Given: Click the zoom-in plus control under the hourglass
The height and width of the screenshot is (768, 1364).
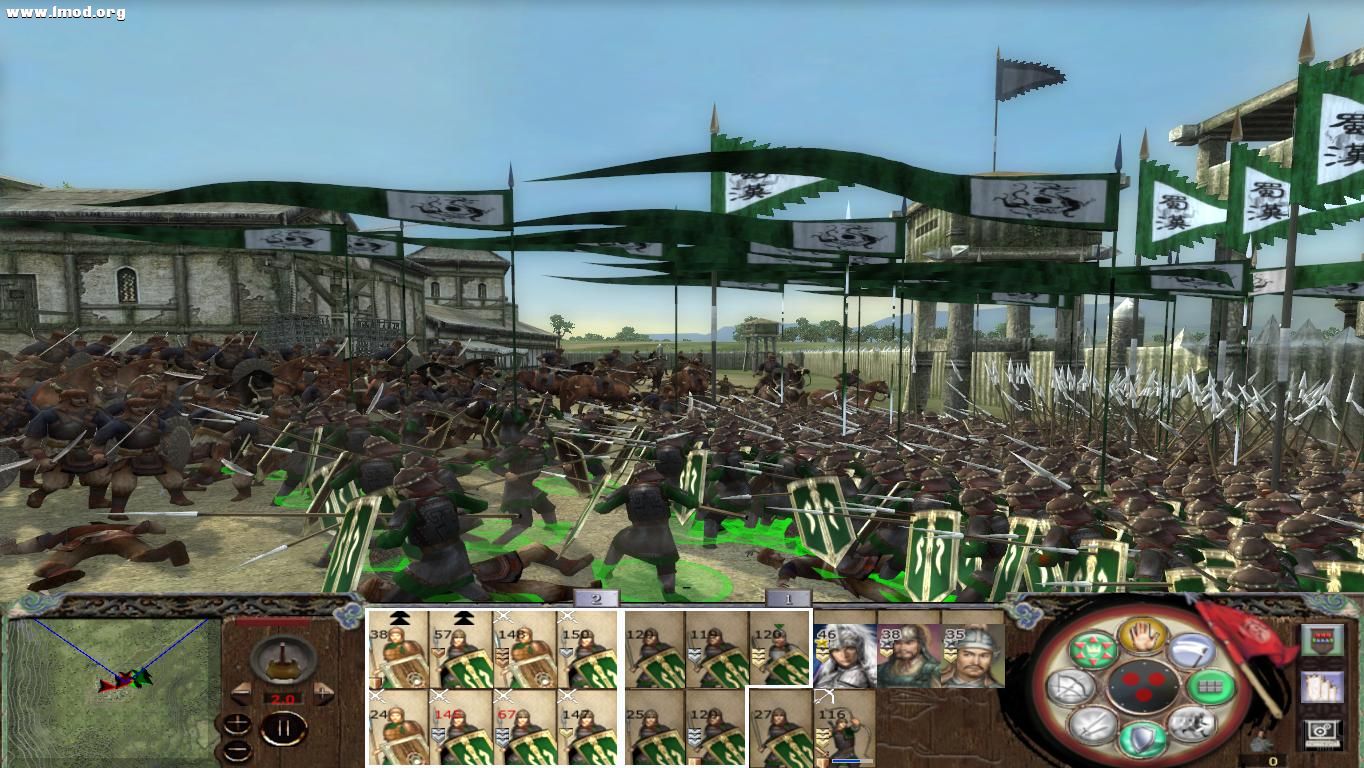Looking at the screenshot, I should pos(236,722).
